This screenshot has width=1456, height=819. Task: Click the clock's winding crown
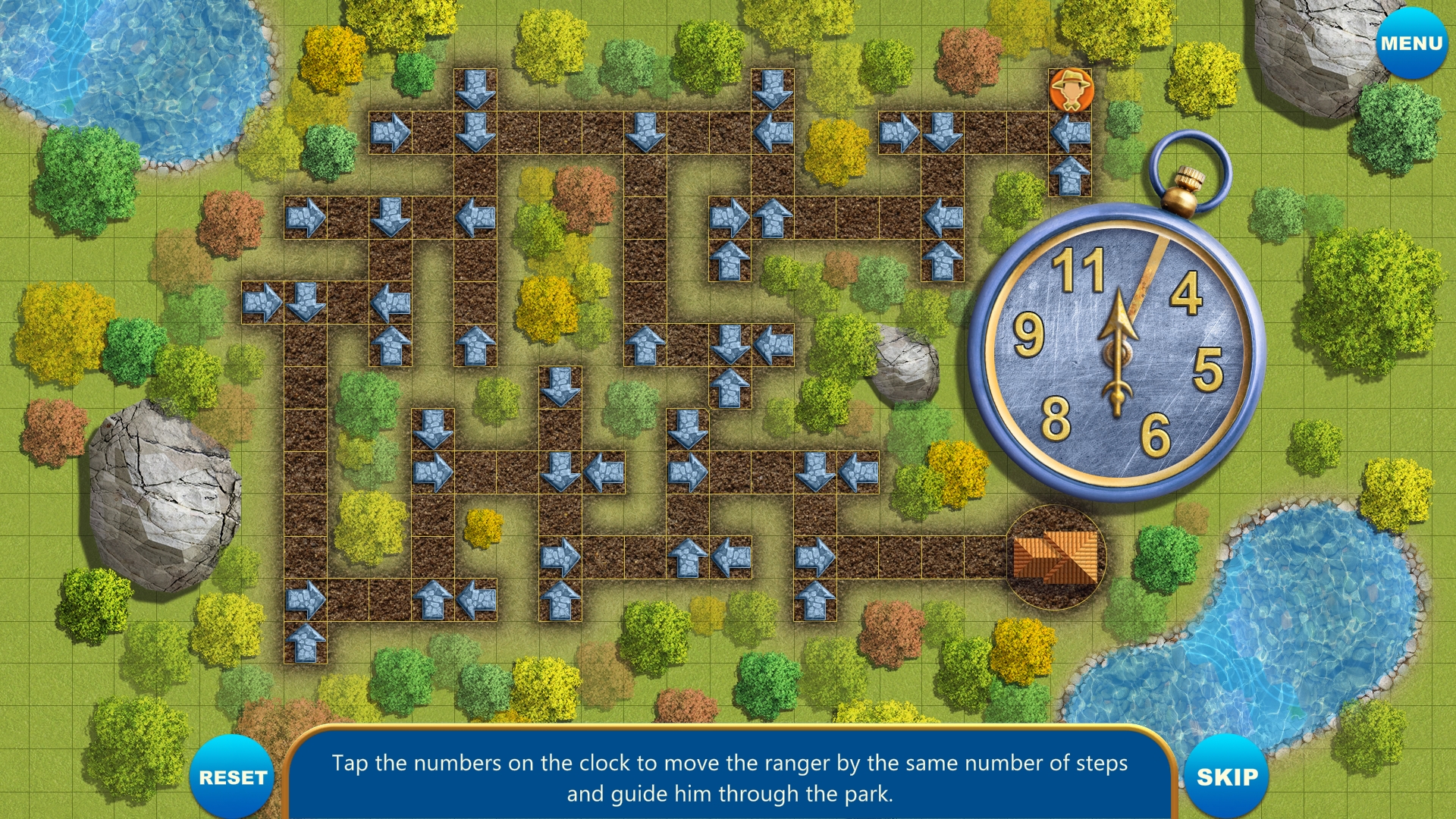point(1186,182)
